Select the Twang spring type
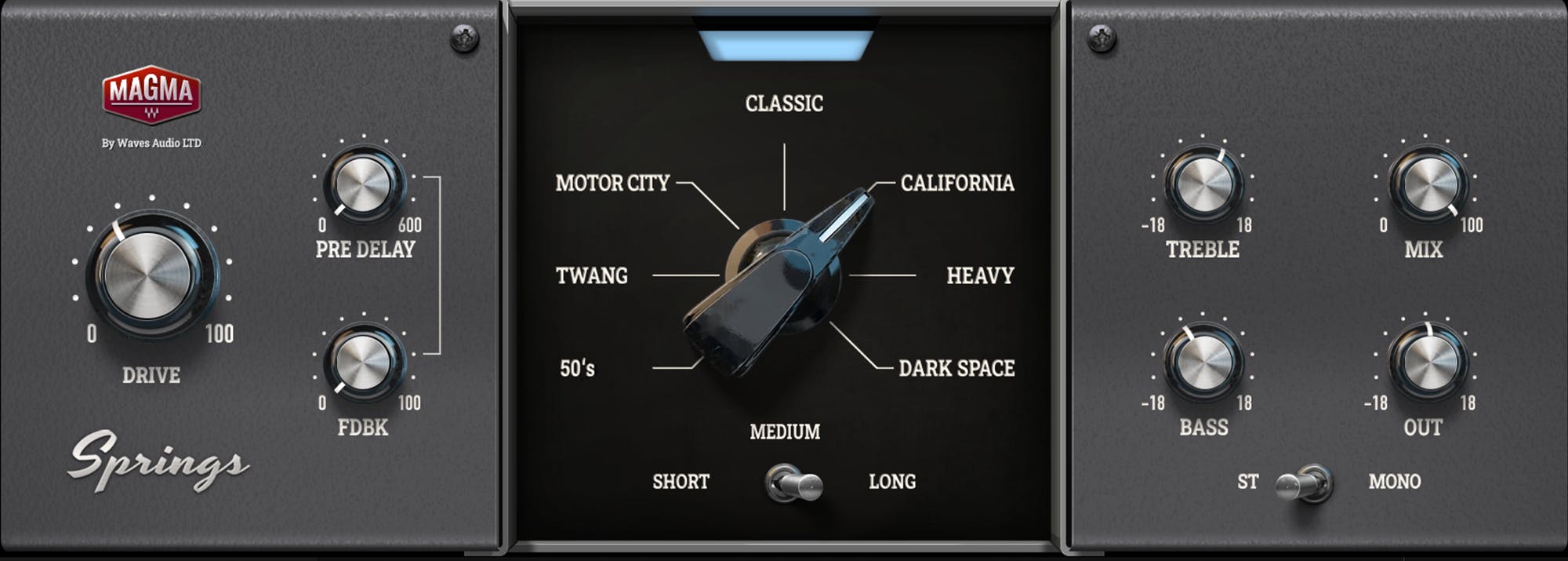The height and width of the screenshot is (561, 1568). click(592, 276)
